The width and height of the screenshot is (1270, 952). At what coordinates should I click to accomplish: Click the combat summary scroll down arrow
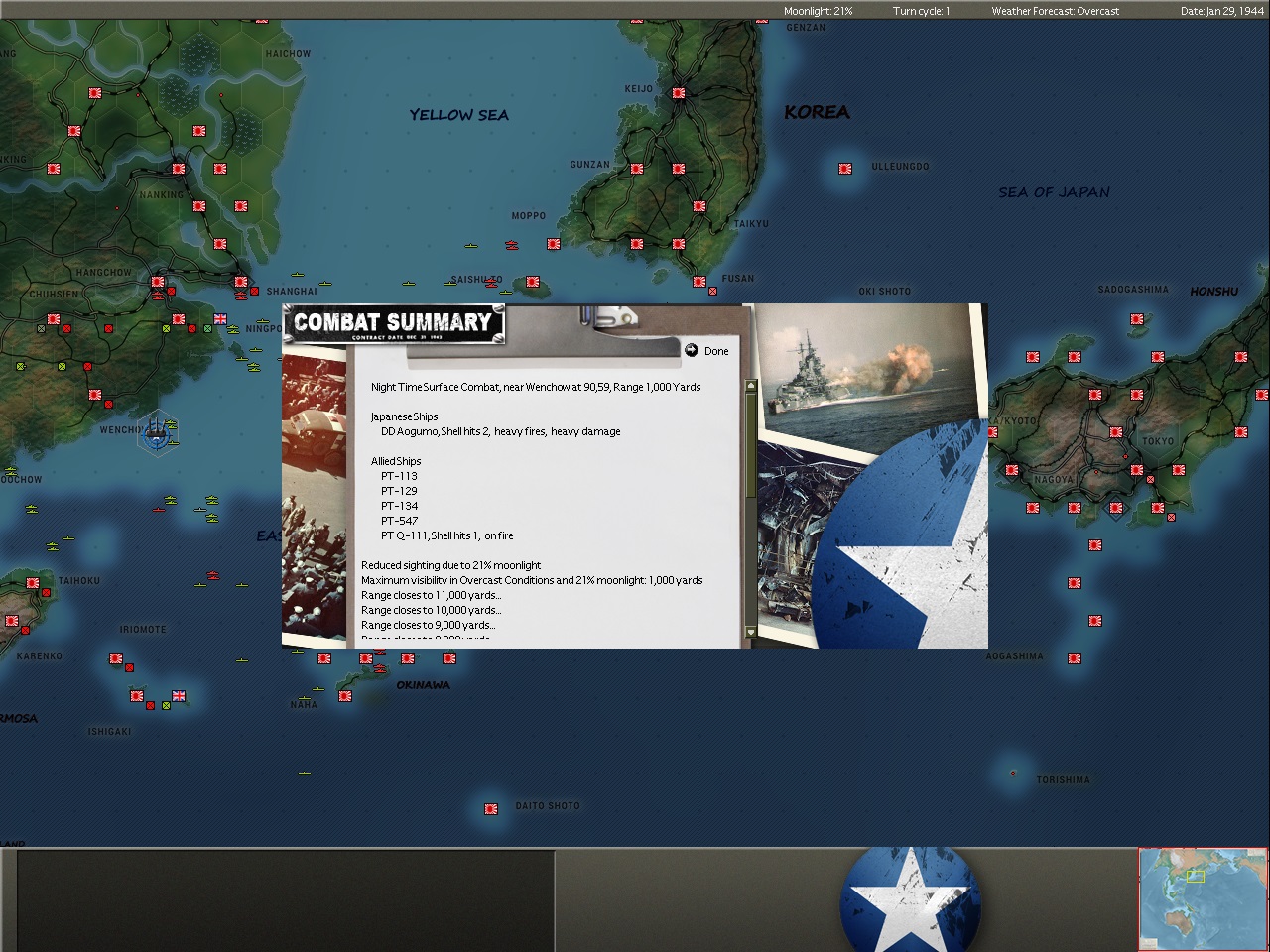point(750,632)
